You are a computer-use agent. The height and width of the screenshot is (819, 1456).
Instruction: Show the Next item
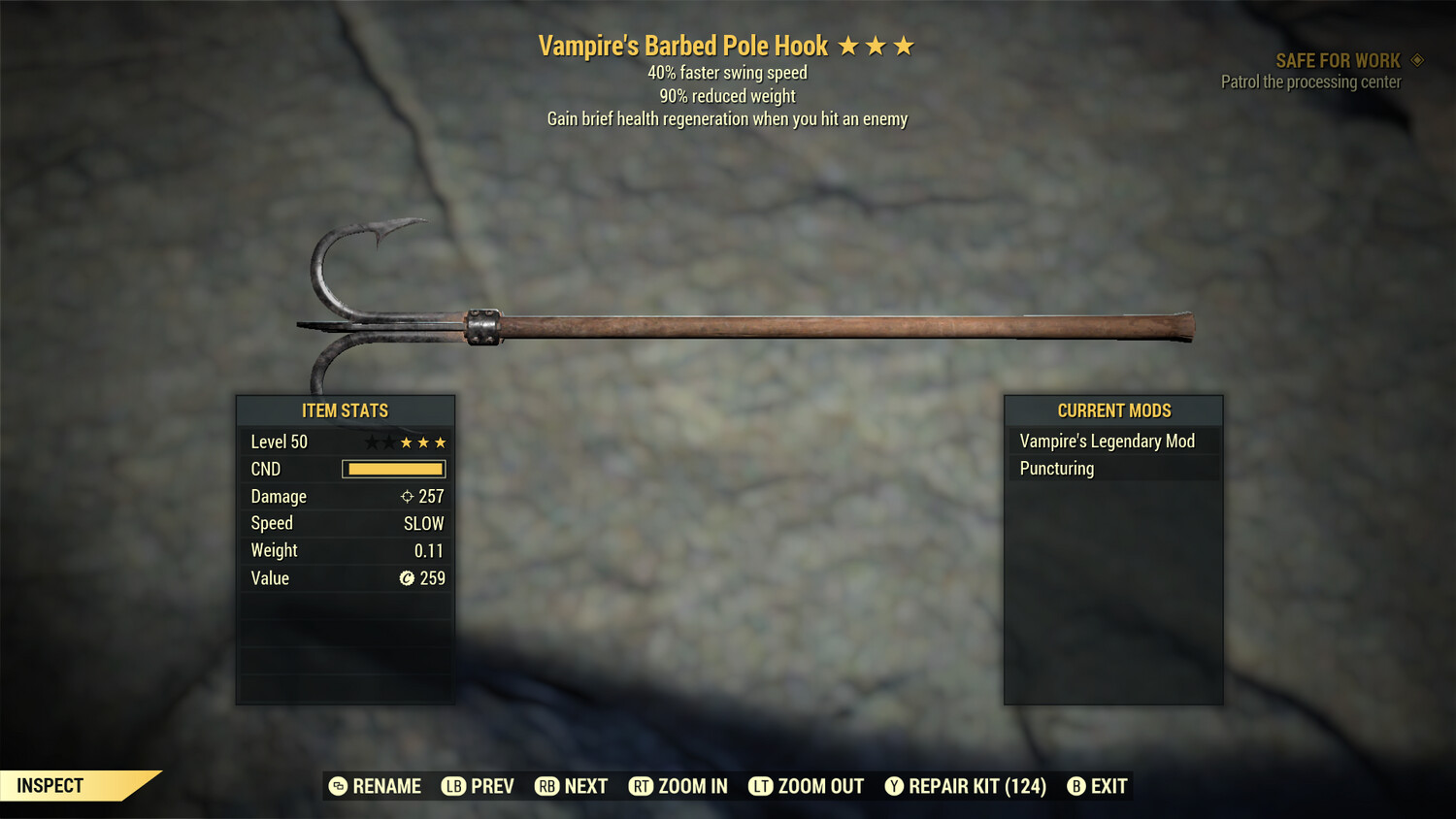click(x=572, y=786)
